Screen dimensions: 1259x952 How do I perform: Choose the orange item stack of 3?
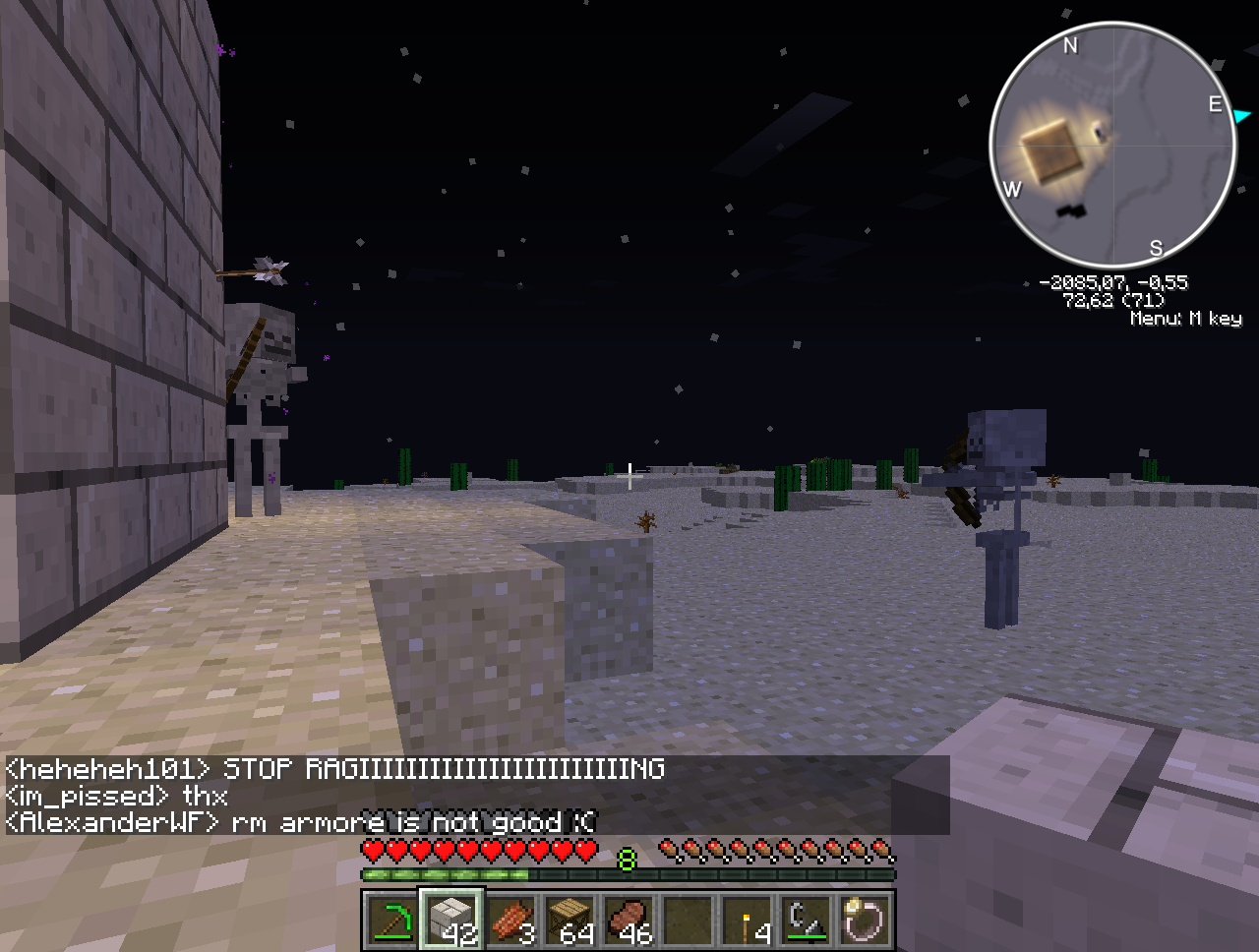point(510,921)
